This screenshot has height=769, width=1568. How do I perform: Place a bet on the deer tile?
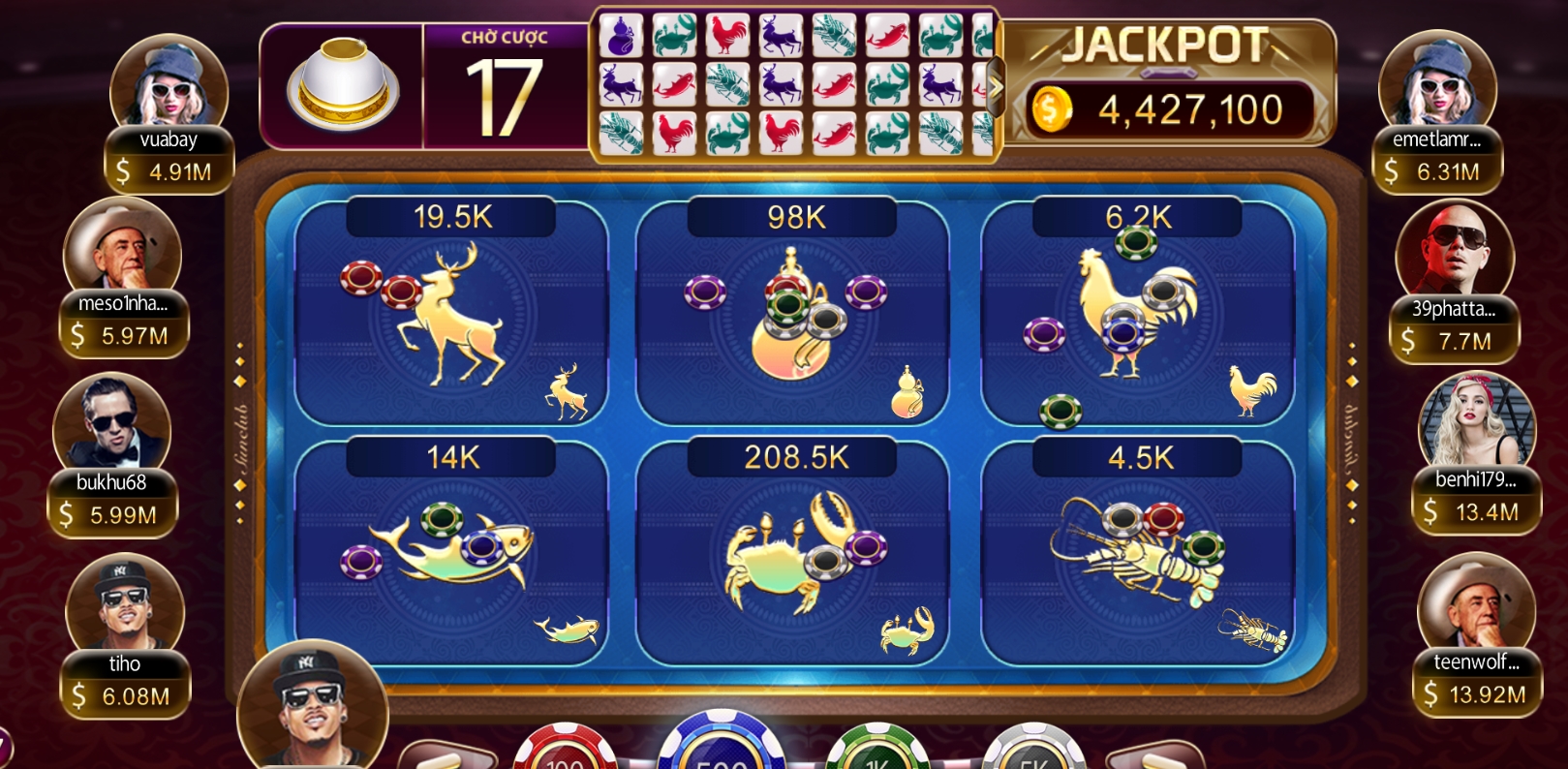coord(451,320)
